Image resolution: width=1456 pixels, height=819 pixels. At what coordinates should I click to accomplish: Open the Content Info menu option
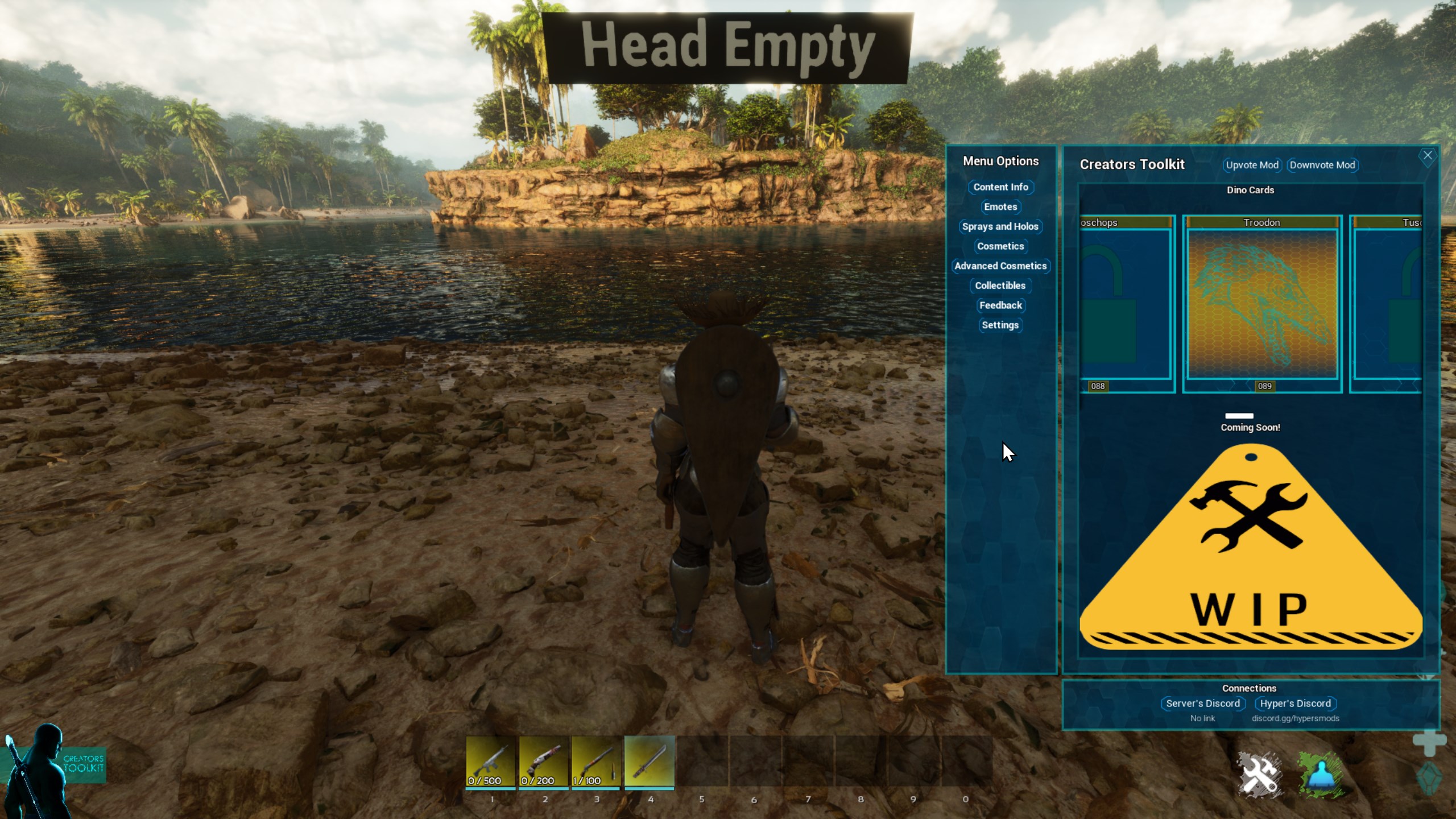[x=1000, y=187]
